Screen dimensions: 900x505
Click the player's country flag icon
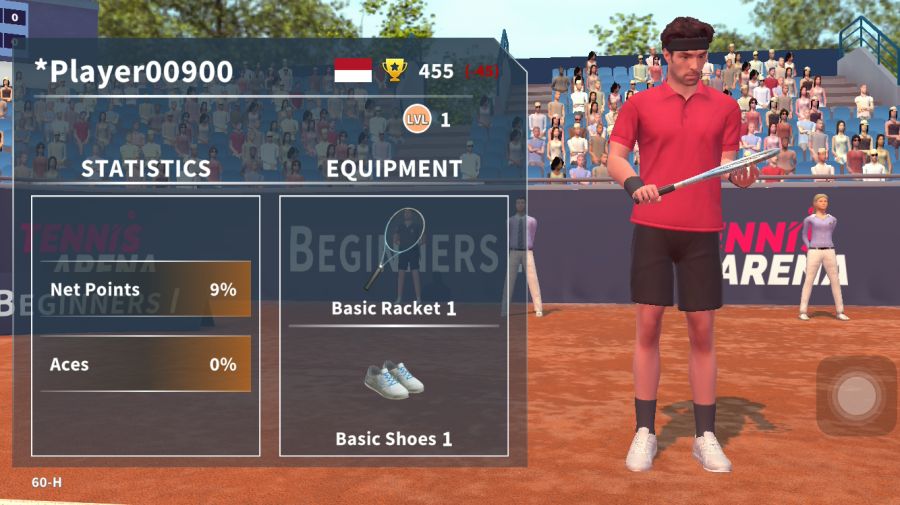353,70
